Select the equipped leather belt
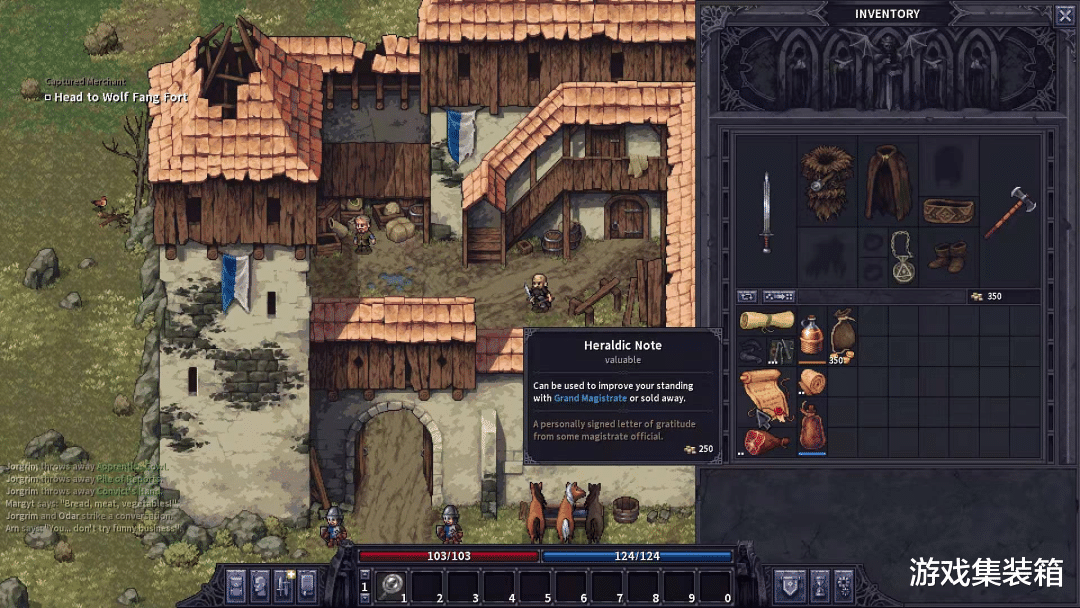 pos(948,211)
